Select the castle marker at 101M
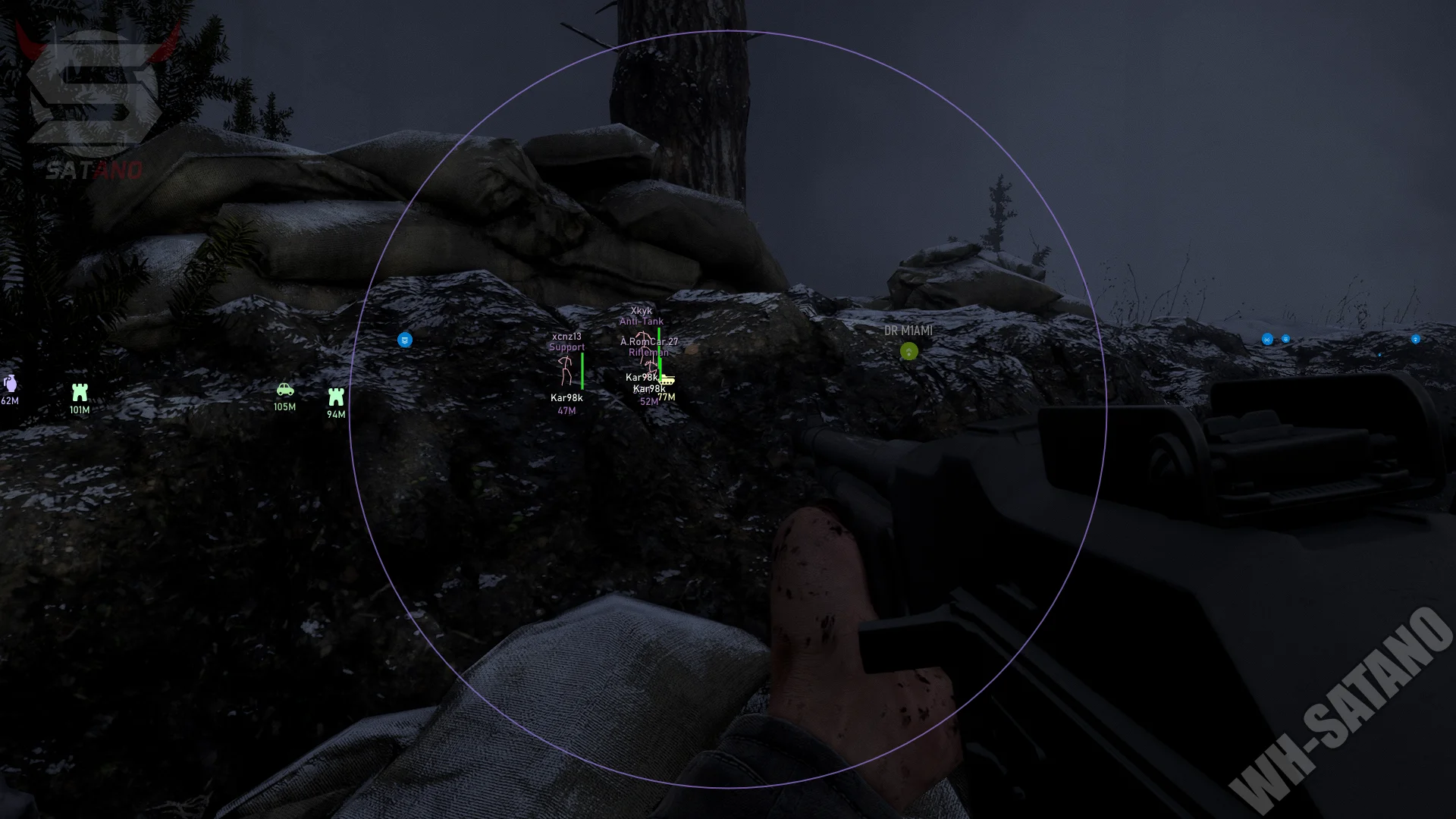This screenshot has width=1456, height=819. tap(80, 392)
